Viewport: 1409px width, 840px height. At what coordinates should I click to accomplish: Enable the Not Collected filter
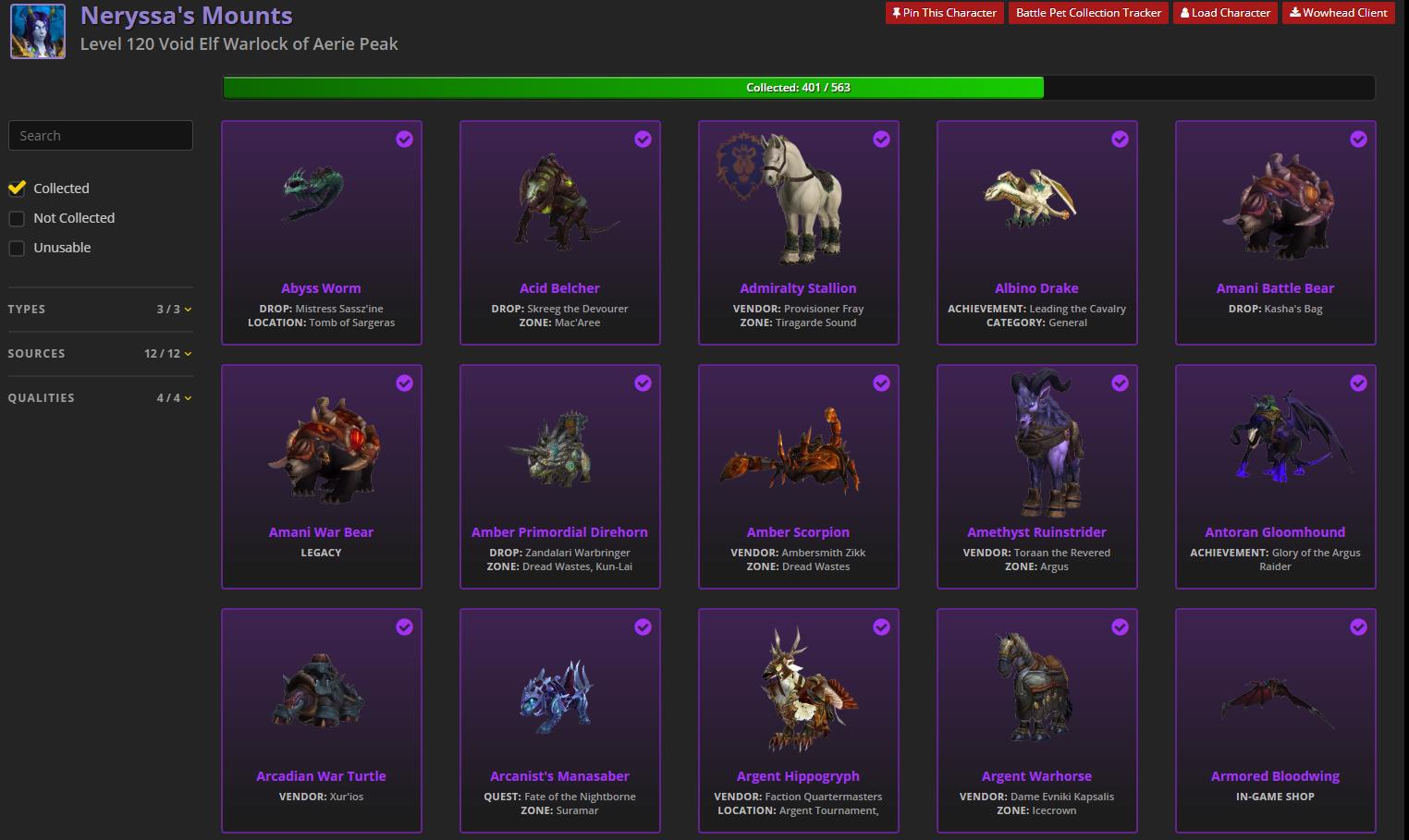pos(16,218)
